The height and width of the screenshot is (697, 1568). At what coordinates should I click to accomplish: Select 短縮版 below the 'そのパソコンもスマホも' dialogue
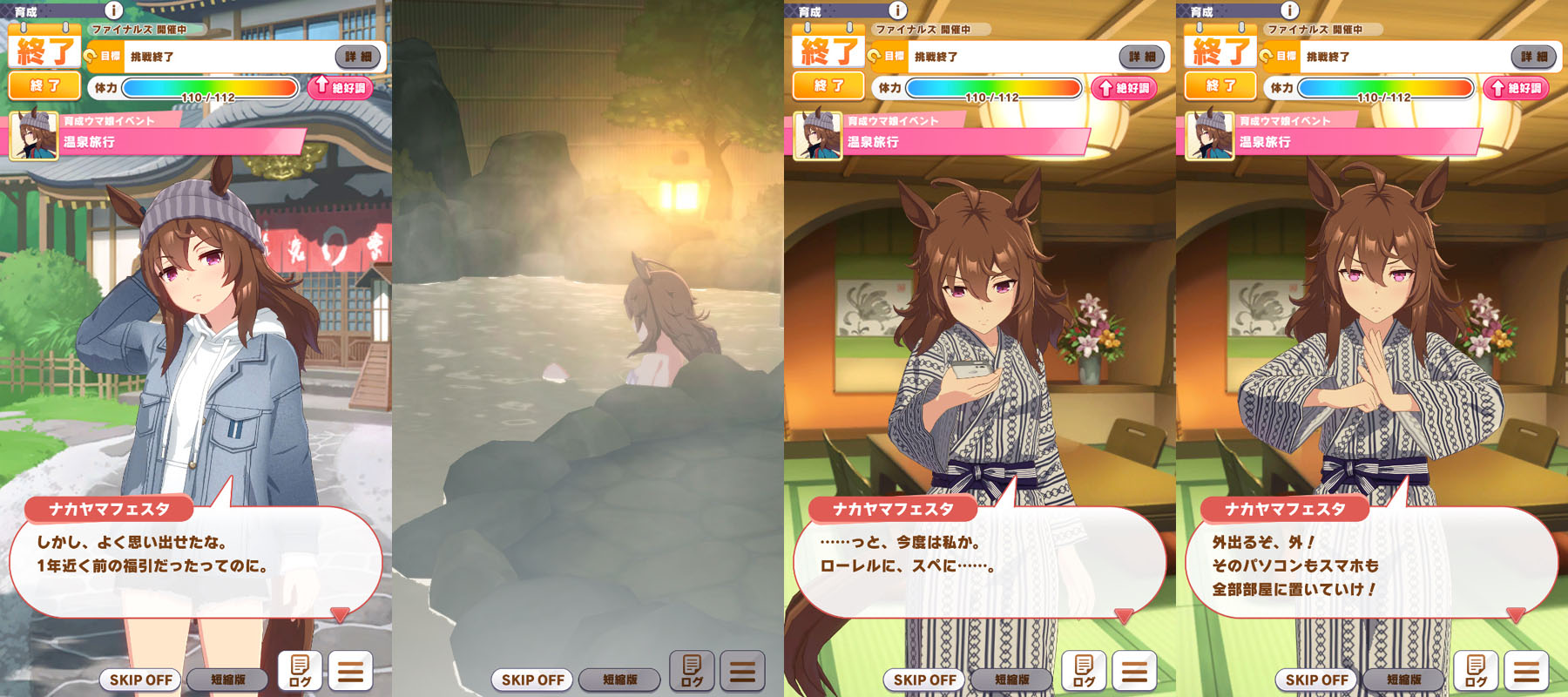(x=1404, y=680)
